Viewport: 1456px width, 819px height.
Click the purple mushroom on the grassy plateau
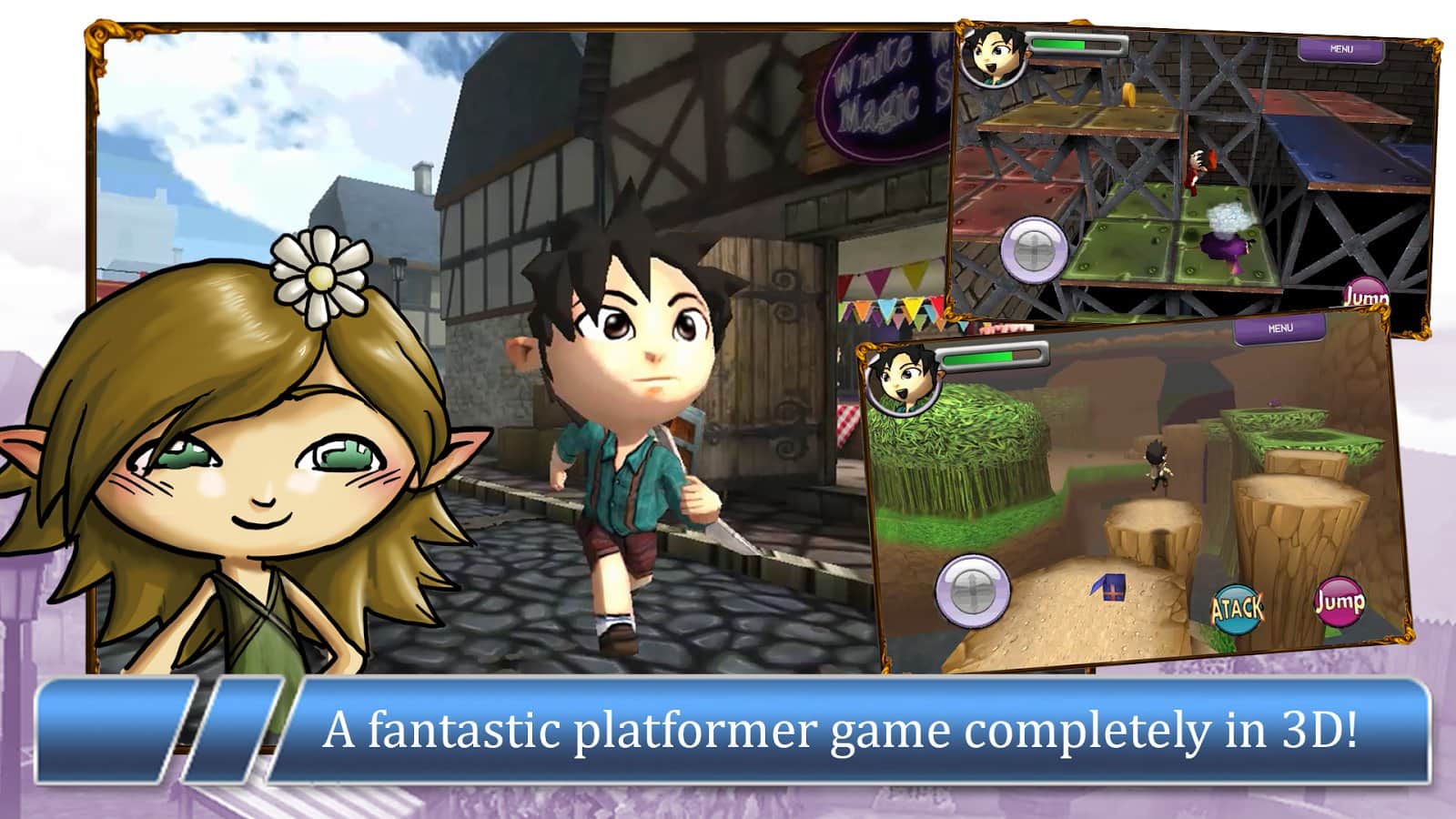(1273, 402)
